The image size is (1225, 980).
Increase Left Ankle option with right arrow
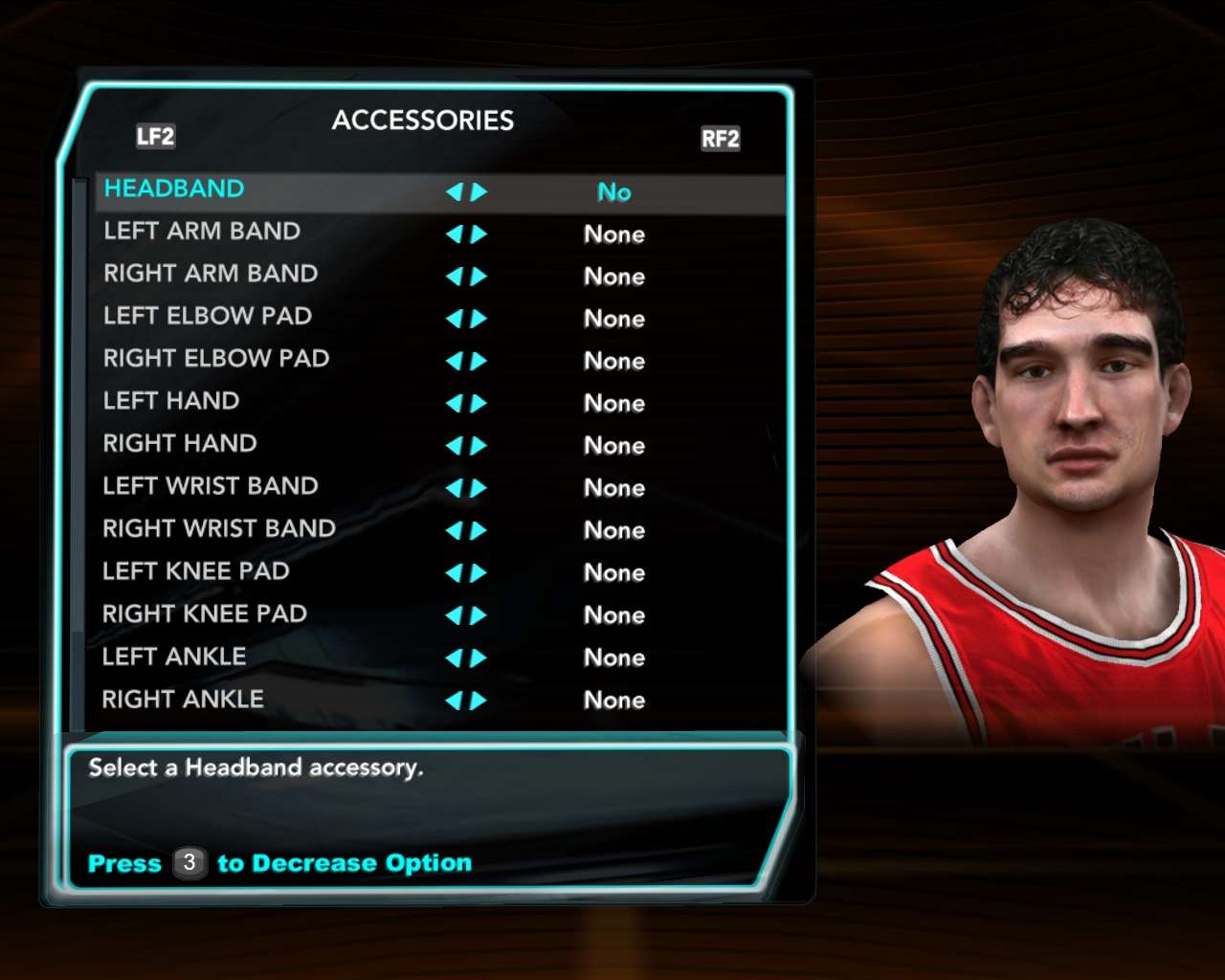tap(479, 658)
